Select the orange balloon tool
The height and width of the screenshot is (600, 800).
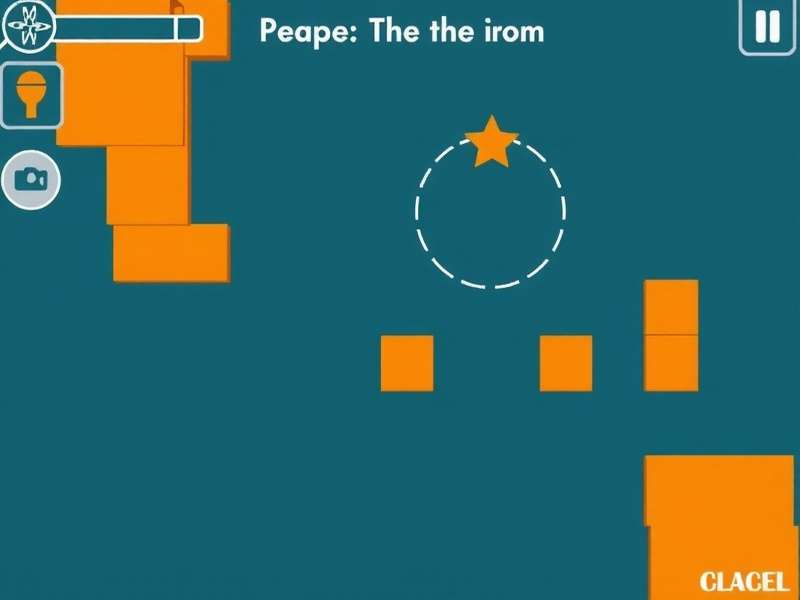32,95
